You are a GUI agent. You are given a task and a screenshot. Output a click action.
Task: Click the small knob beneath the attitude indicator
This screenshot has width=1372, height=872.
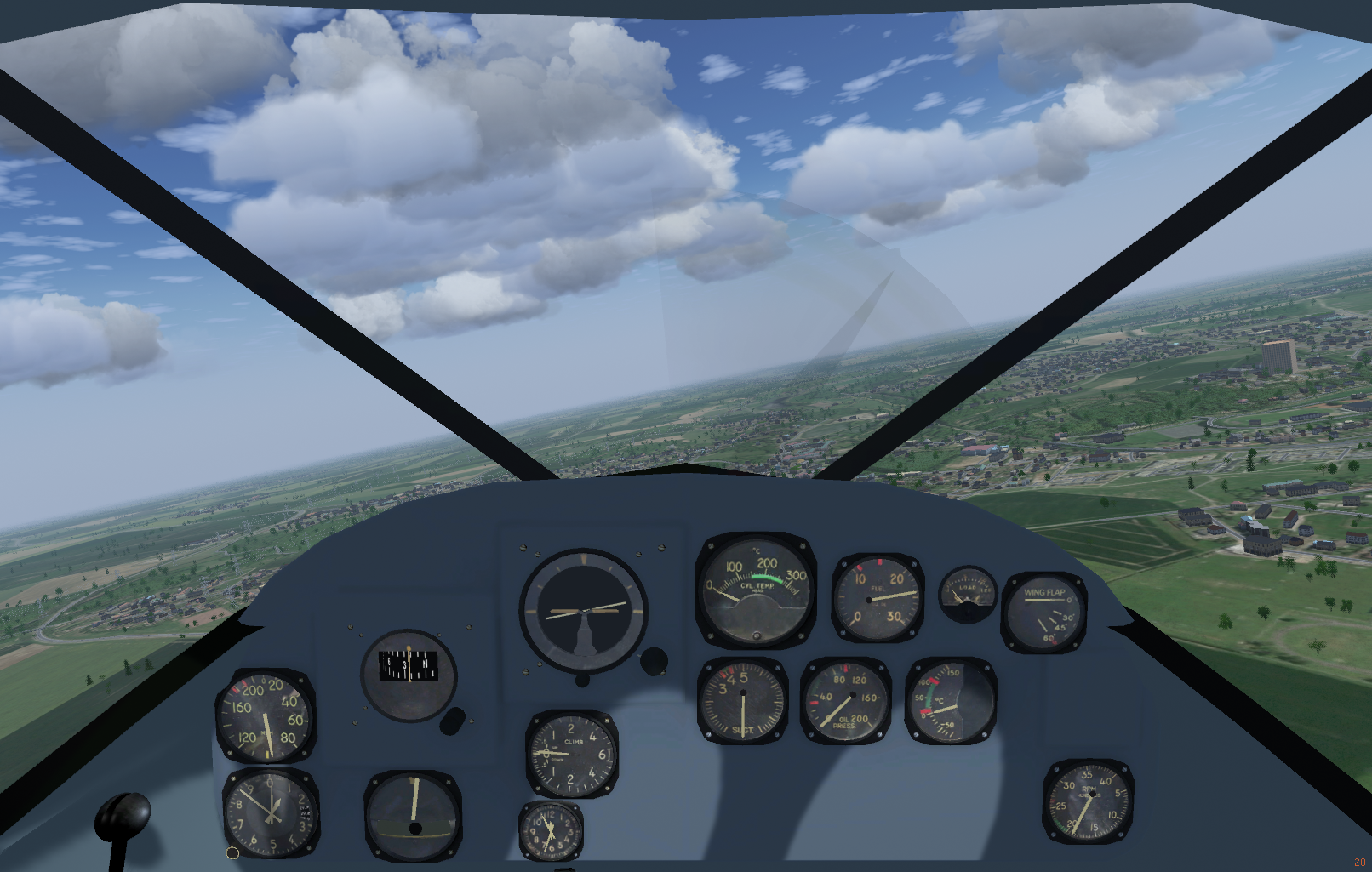pos(582,680)
